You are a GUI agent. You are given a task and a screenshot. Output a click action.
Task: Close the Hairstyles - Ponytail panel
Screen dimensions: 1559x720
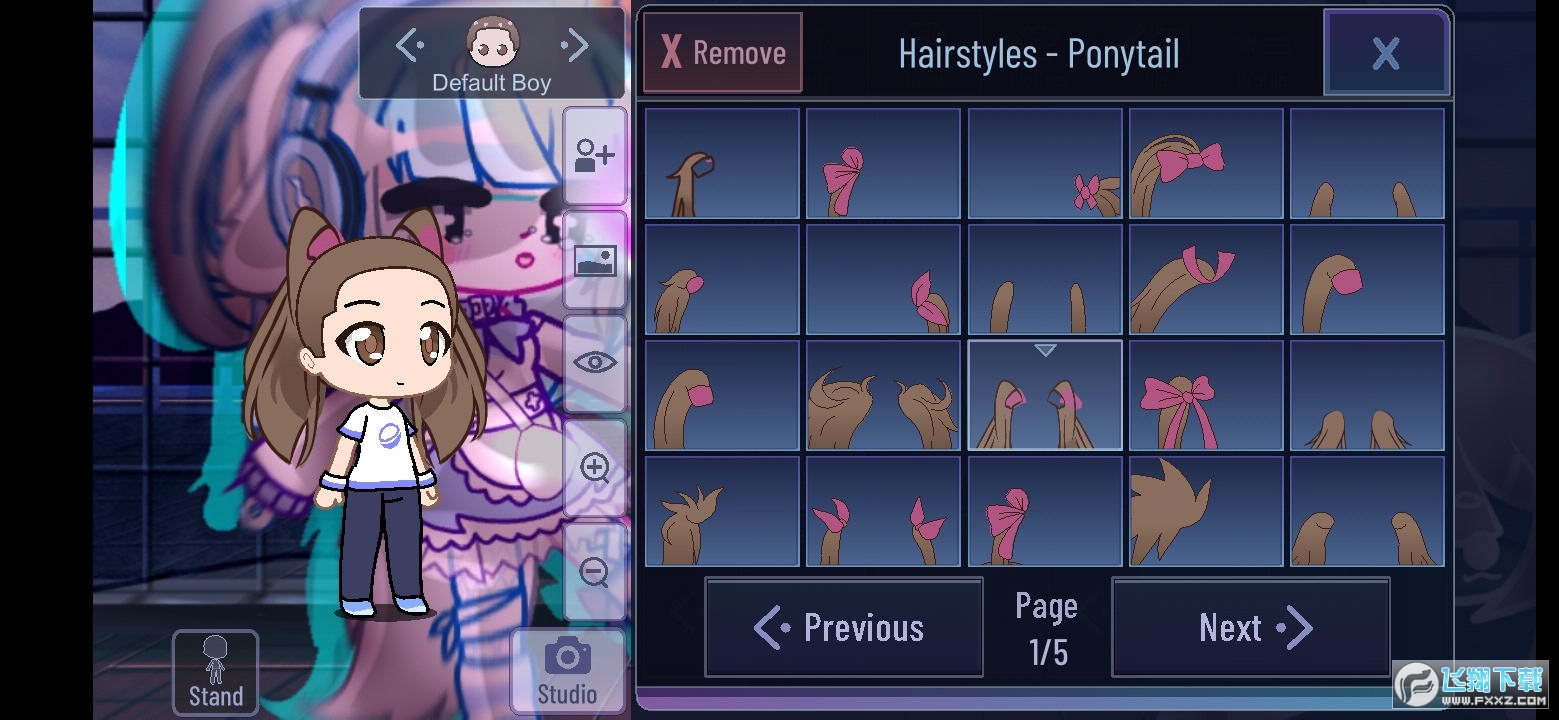(x=1386, y=53)
